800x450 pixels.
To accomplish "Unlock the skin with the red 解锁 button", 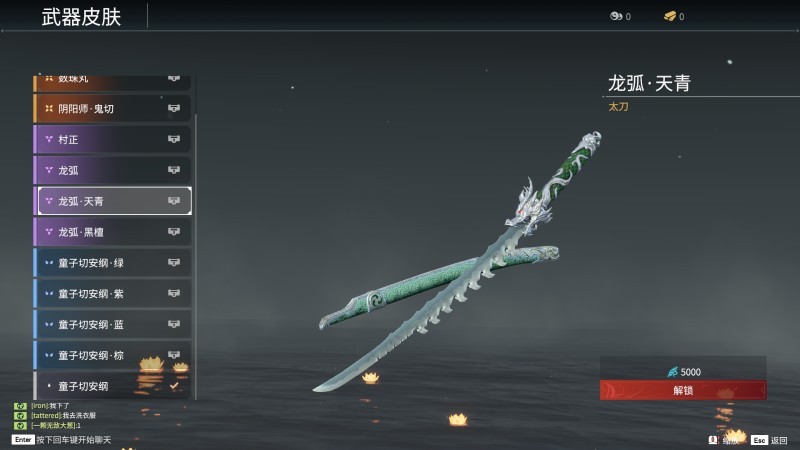I will (683, 390).
